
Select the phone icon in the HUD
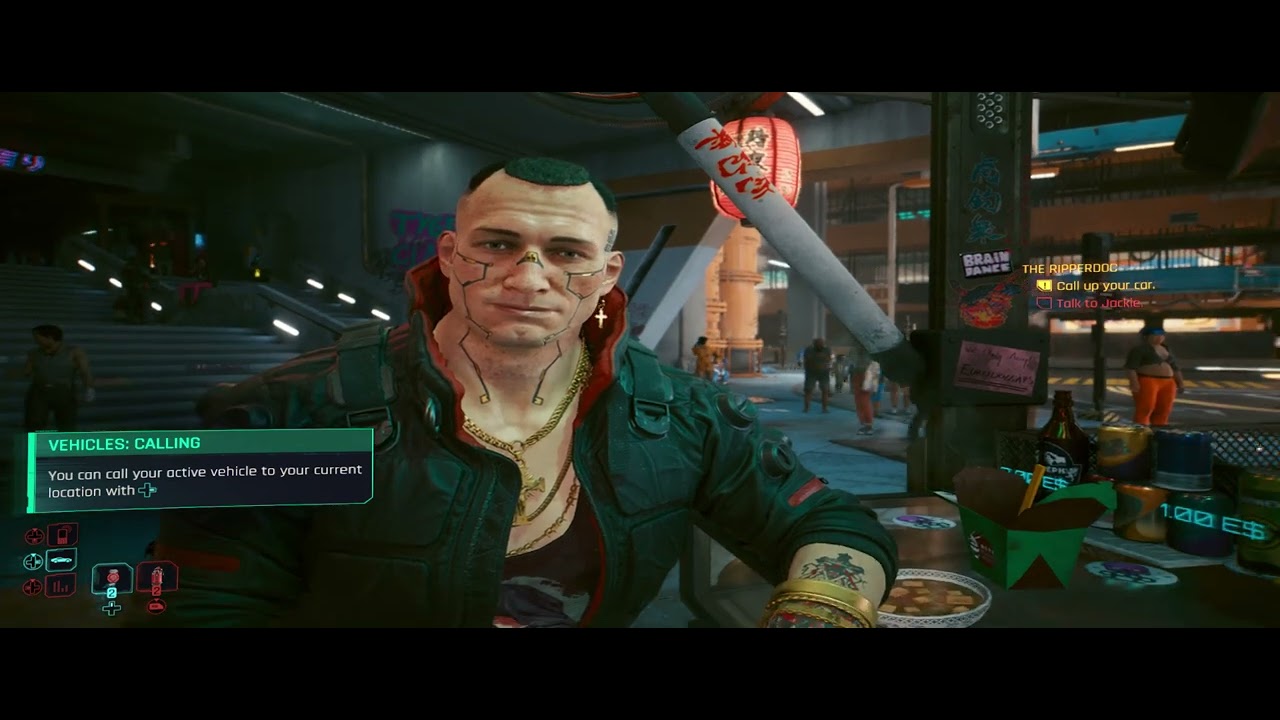63,534
